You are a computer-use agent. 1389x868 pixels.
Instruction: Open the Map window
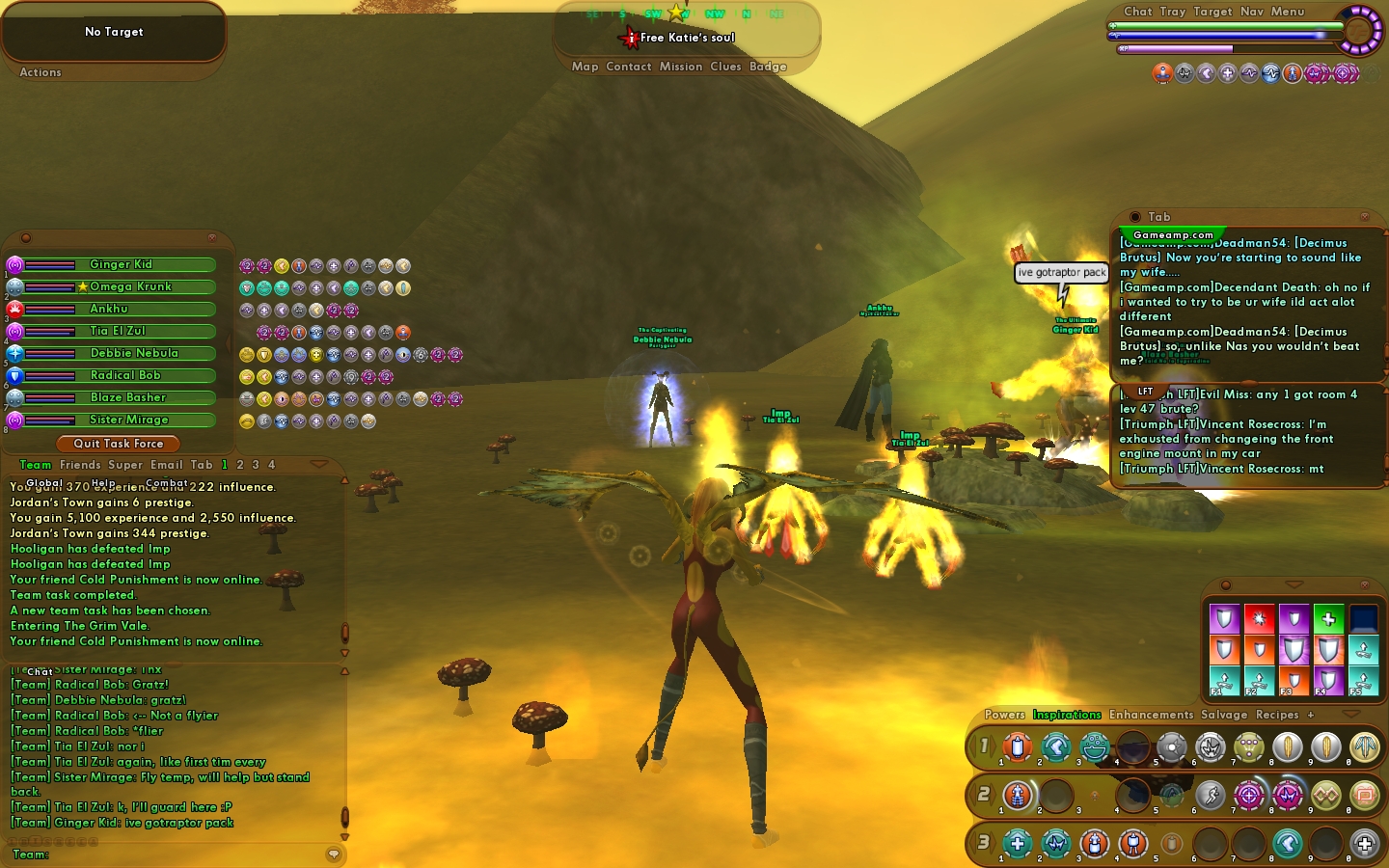[x=585, y=67]
